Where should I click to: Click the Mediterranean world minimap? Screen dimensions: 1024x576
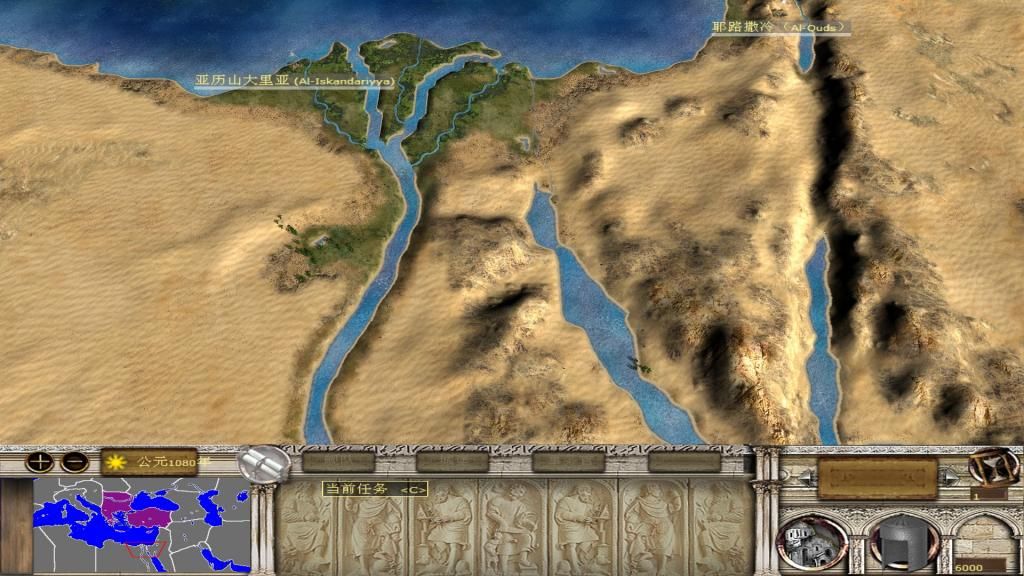click(x=143, y=525)
